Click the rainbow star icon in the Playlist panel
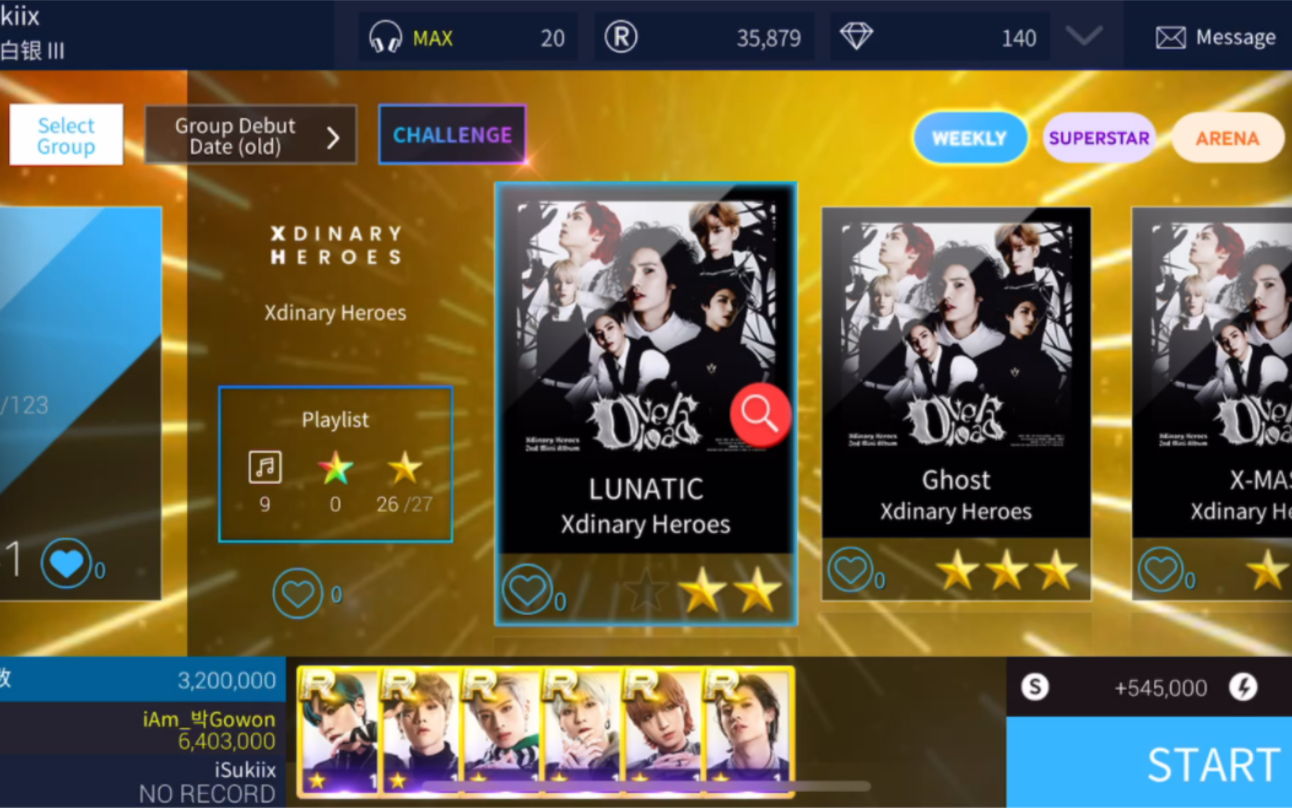Image resolution: width=1292 pixels, height=808 pixels. [335, 465]
